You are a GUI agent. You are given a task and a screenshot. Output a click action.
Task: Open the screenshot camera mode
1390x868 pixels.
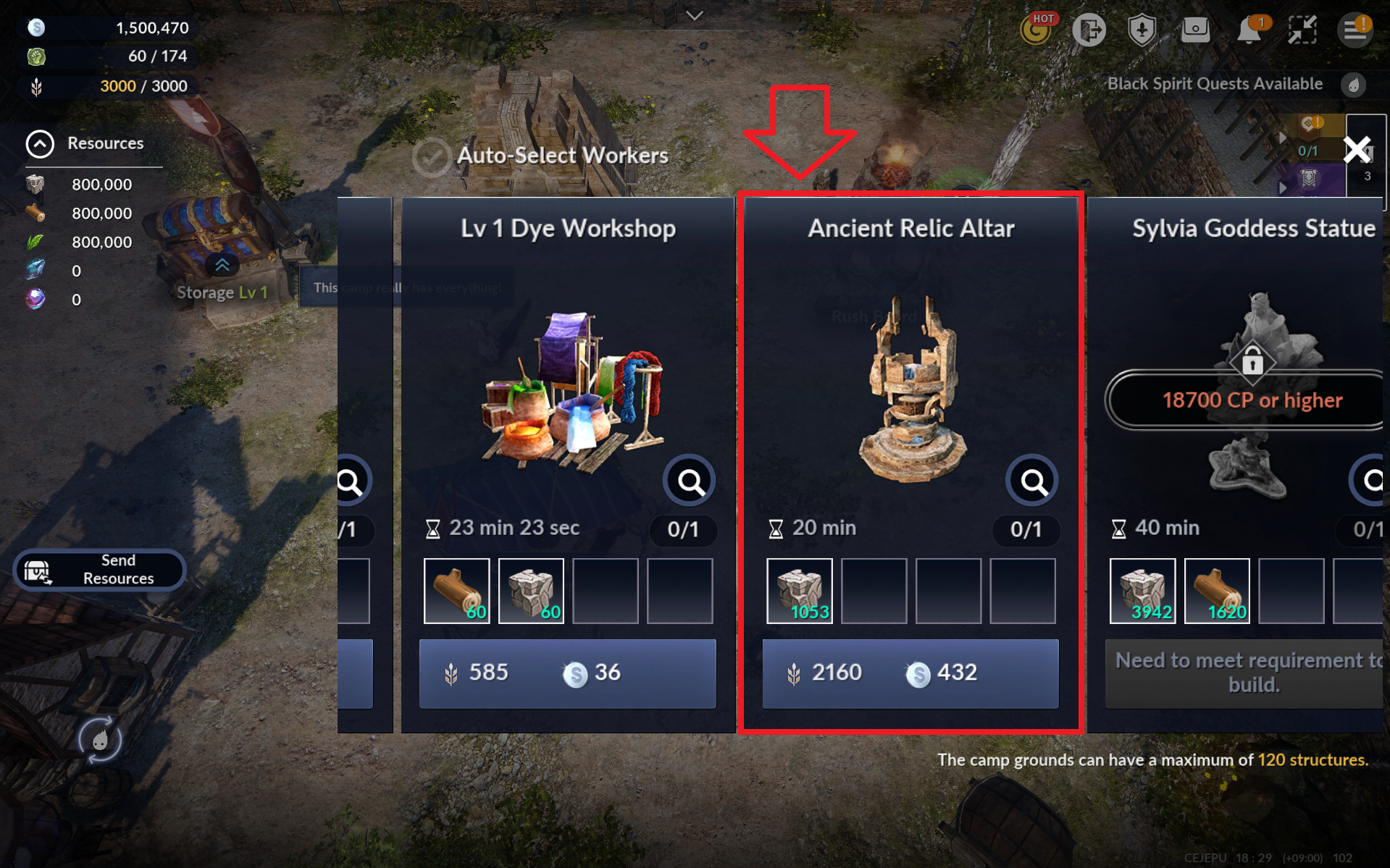point(1195,30)
